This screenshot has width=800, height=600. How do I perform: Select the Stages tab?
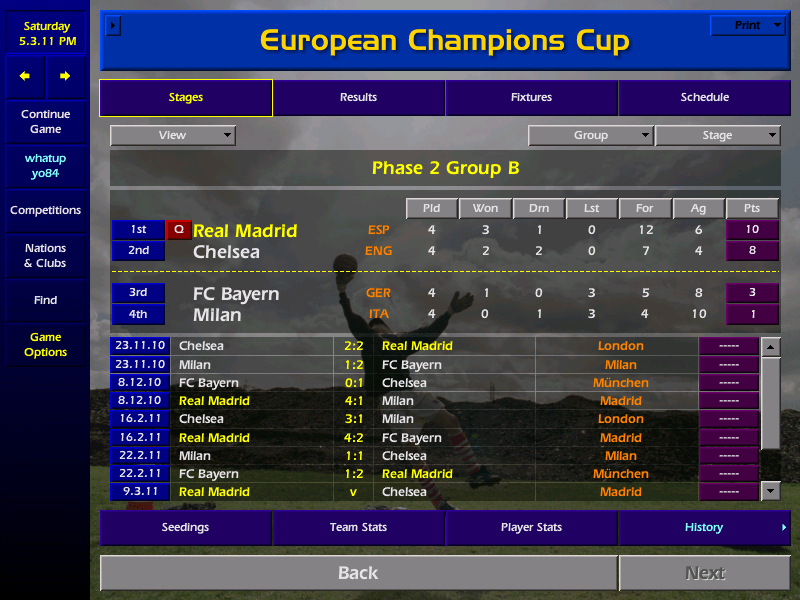186,98
